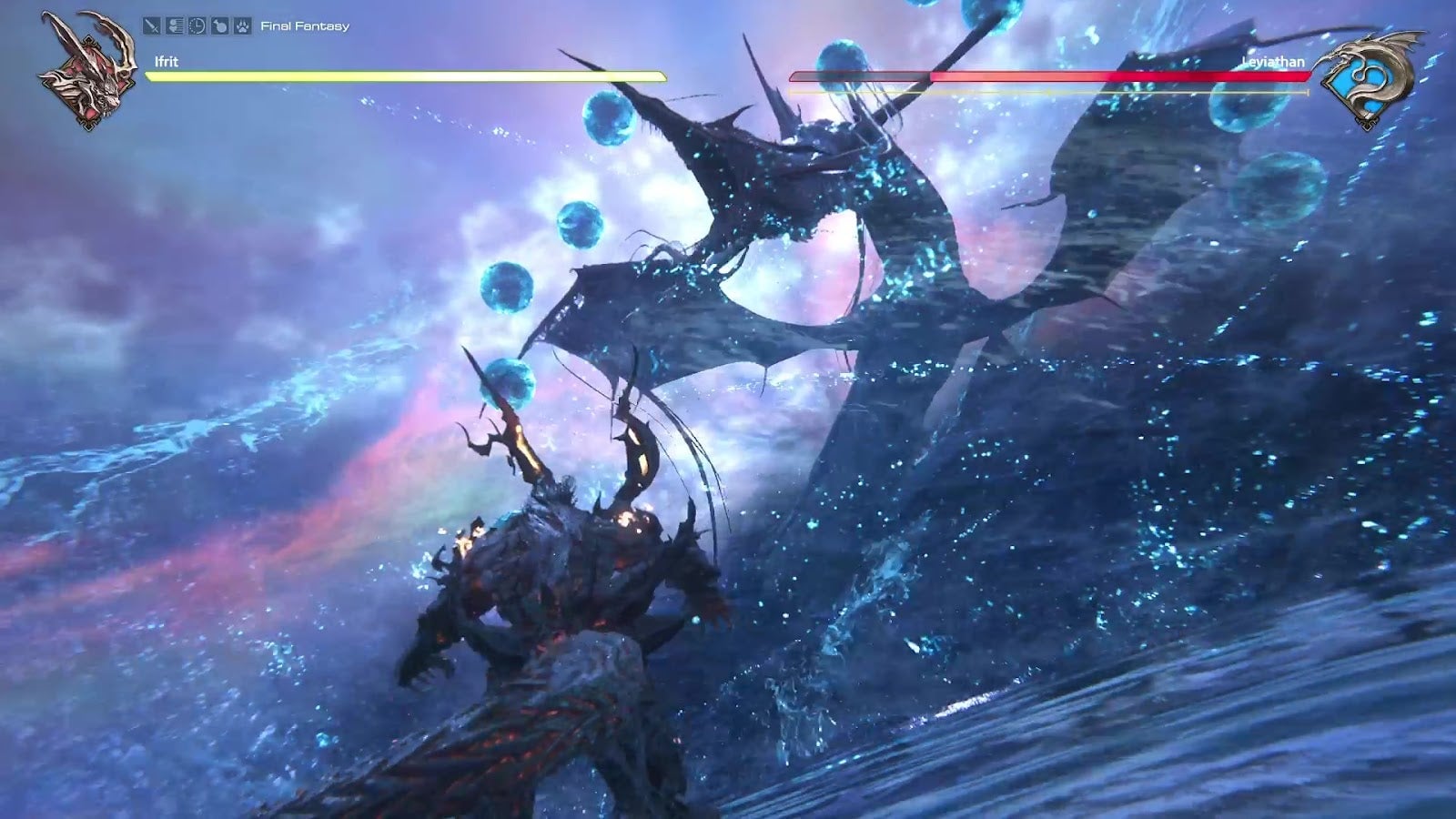Click the bomb-shaped icon in the top toolbar
The image size is (1456, 819).
219,25
